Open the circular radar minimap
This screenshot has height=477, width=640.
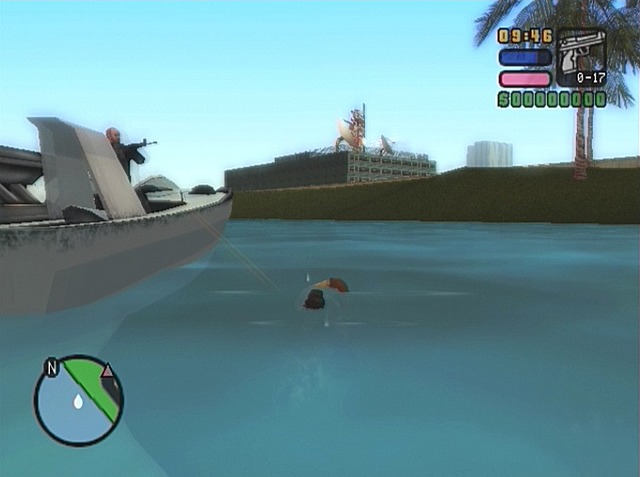[x=78, y=401]
